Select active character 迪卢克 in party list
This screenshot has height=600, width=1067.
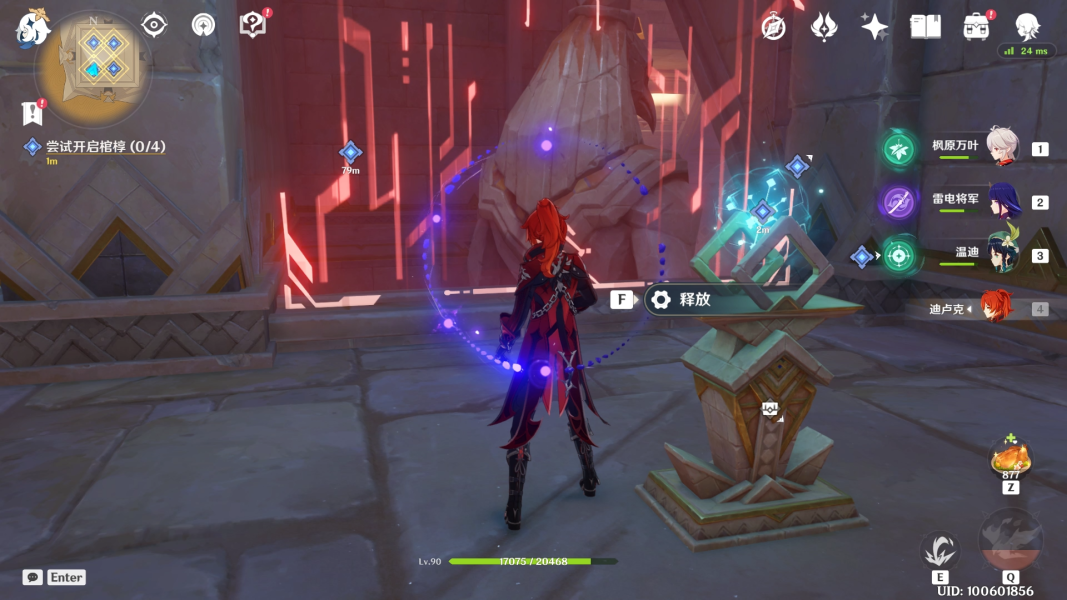[995, 308]
